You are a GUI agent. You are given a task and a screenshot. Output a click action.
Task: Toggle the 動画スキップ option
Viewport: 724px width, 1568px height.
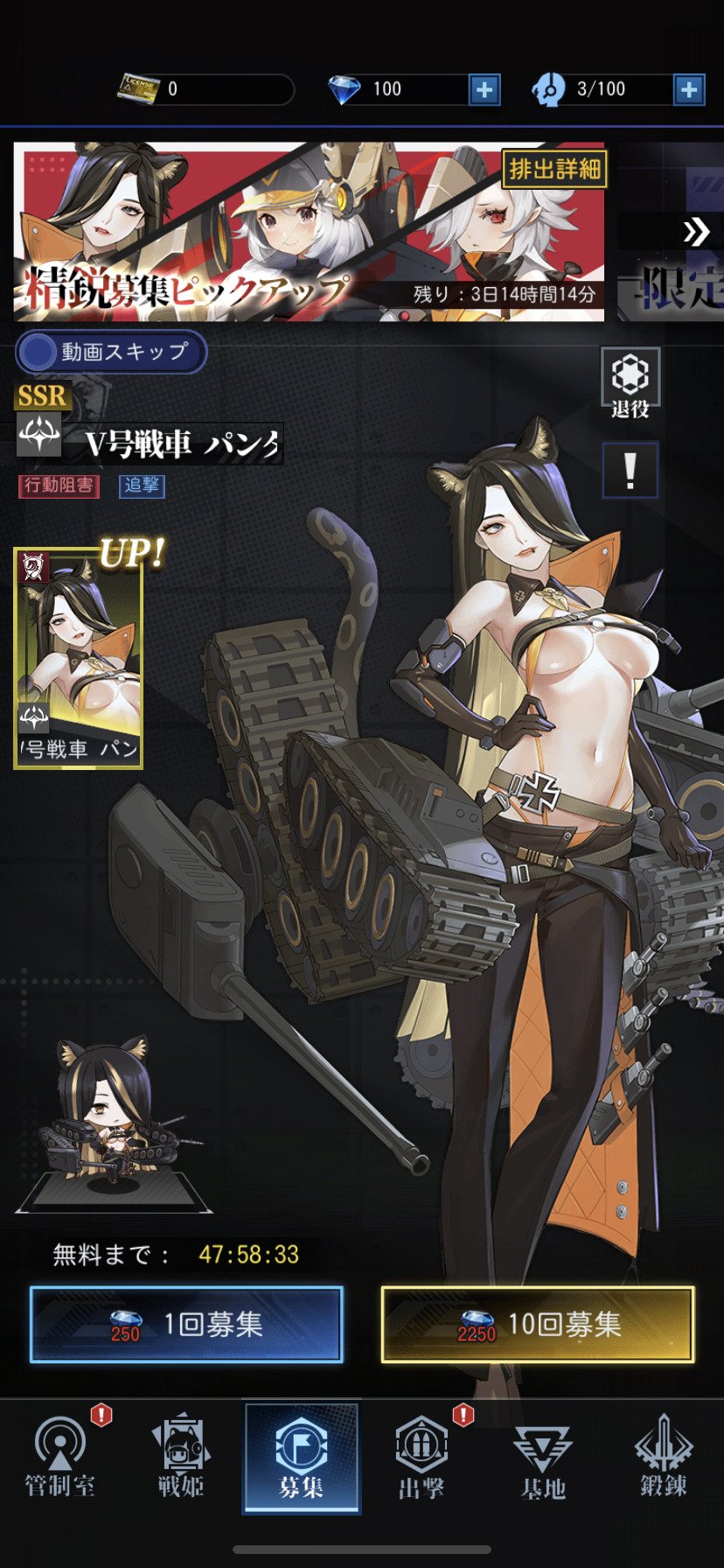click(x=111, y=352)
